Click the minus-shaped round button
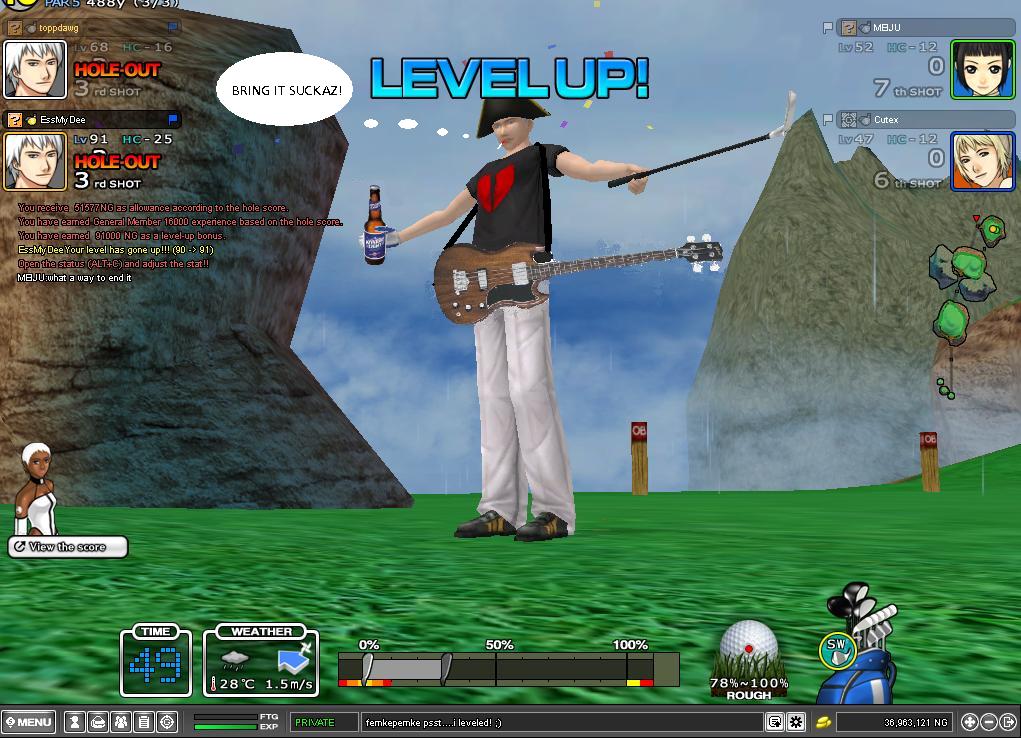The height and width of the screenshot is (738, 1021). tap(988, 721)
